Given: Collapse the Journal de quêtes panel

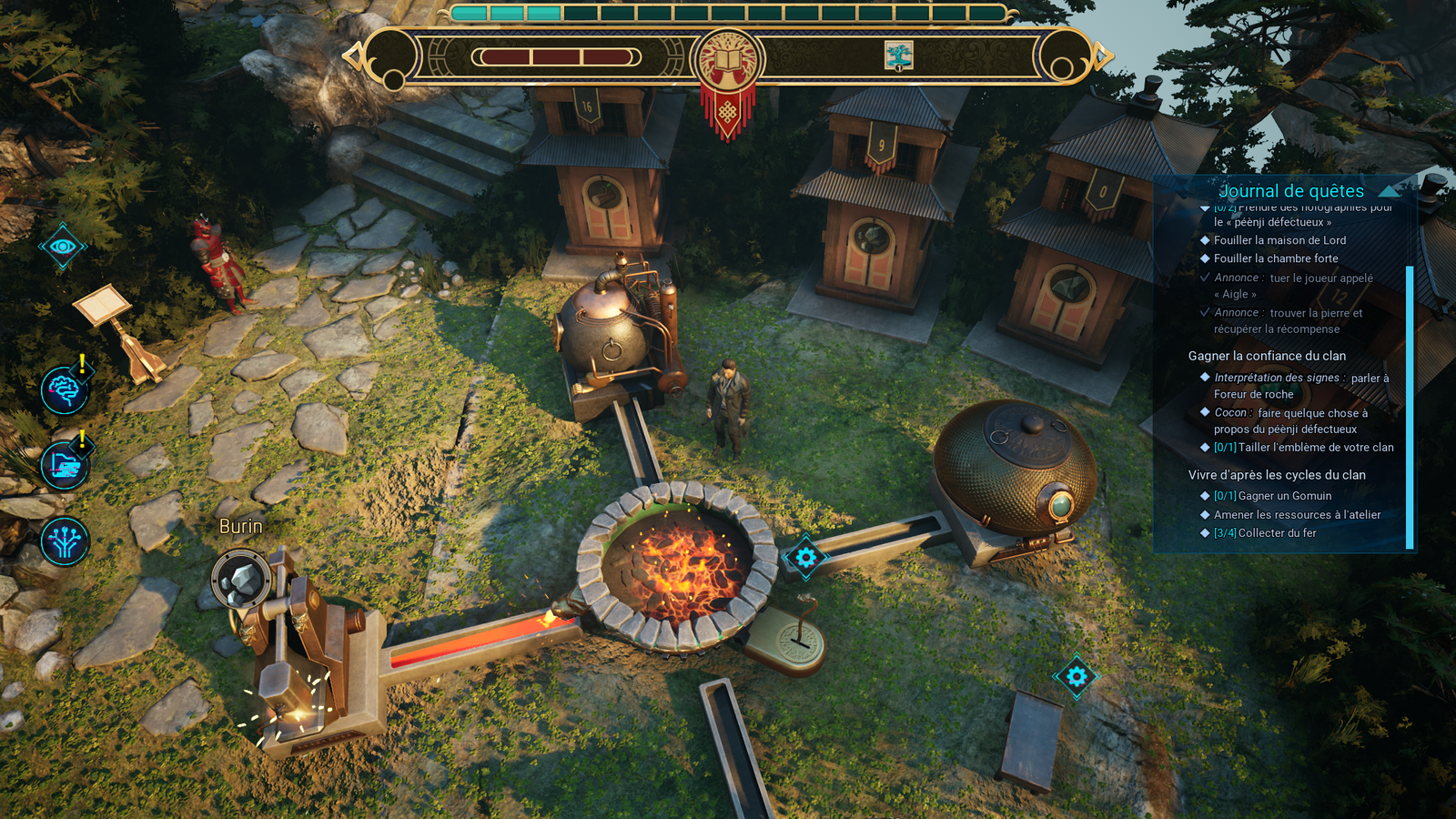Looking at the screenshot, I should 1389,191.
